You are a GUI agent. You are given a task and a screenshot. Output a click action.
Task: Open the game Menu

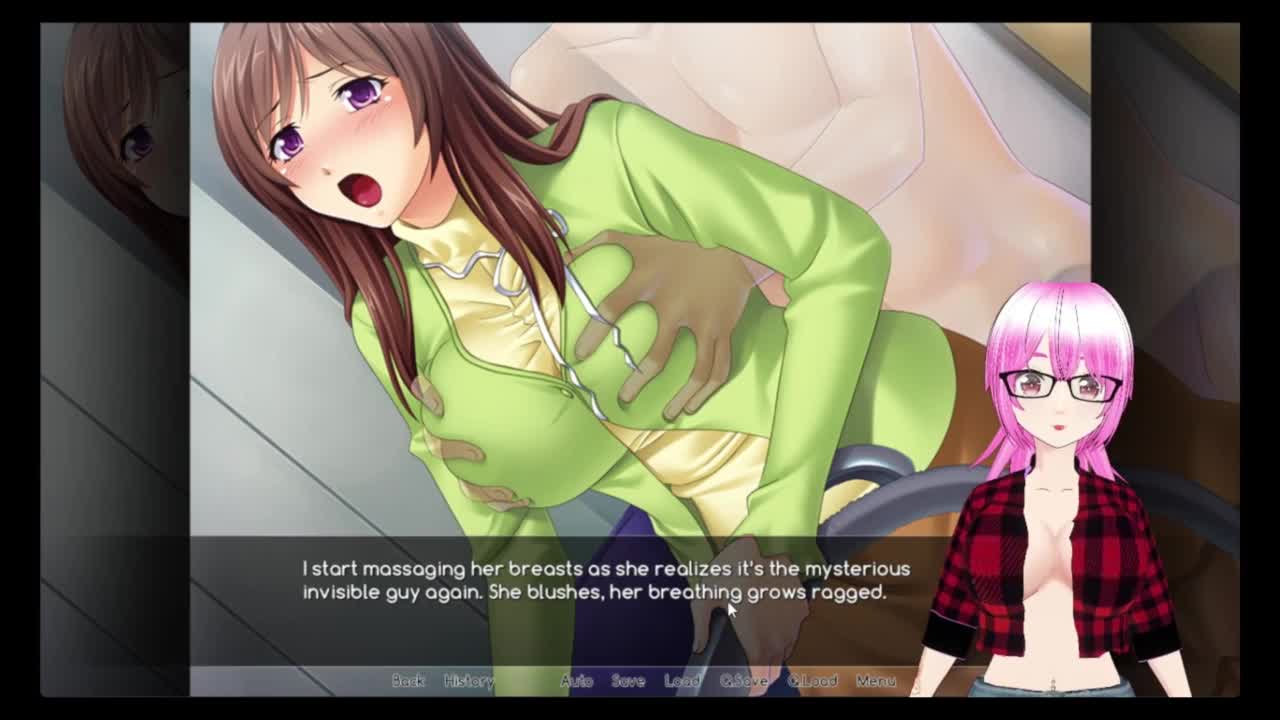pos(875,681)
